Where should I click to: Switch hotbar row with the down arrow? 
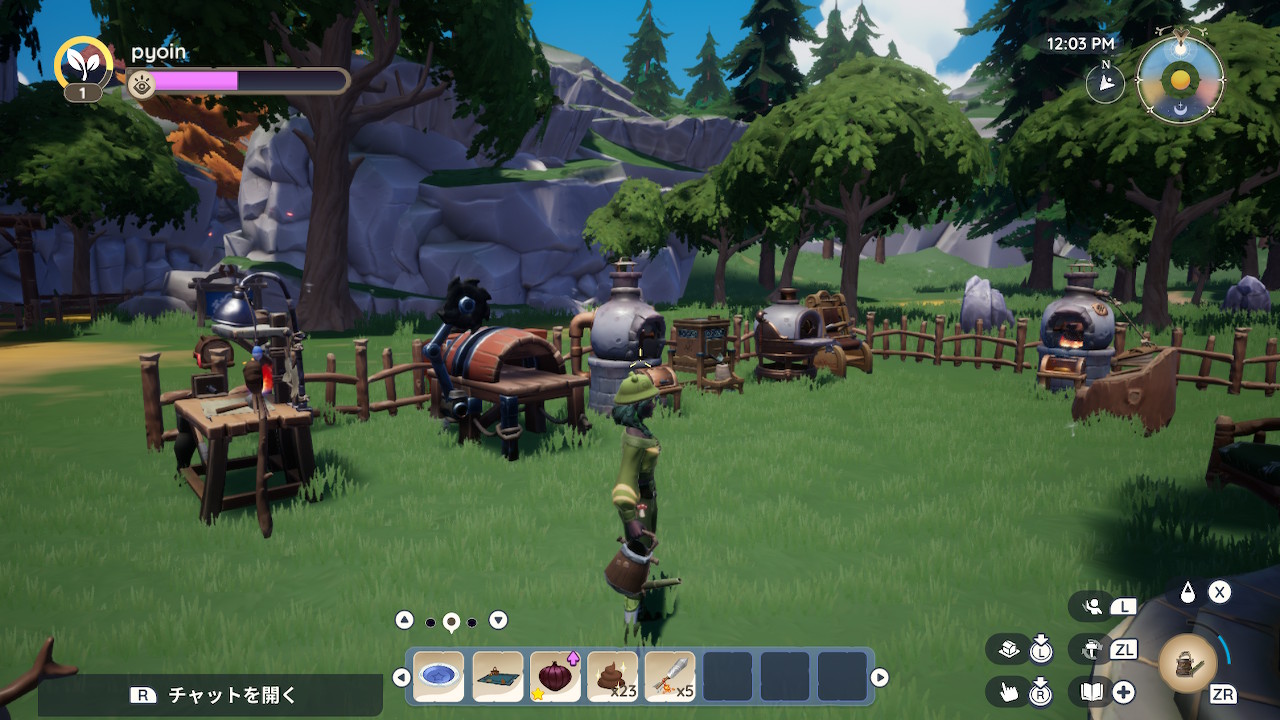498,620
